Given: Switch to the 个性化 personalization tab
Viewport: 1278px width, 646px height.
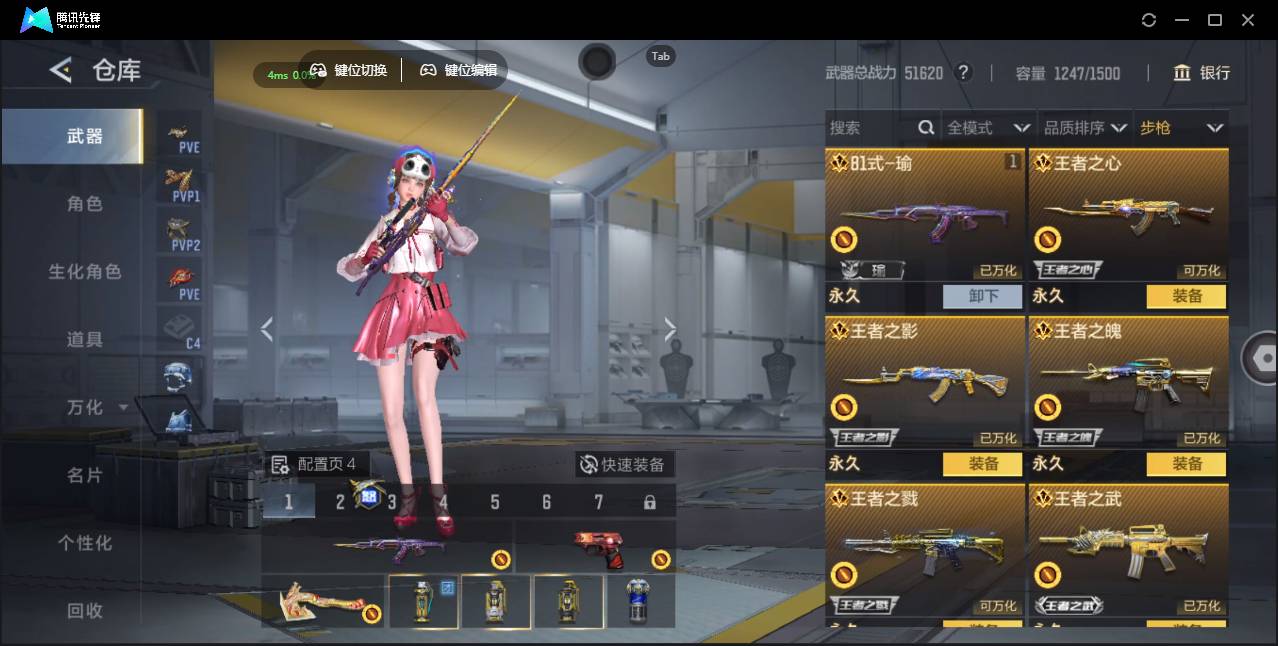Looking at the screenshot, I should tap(85, 543).
